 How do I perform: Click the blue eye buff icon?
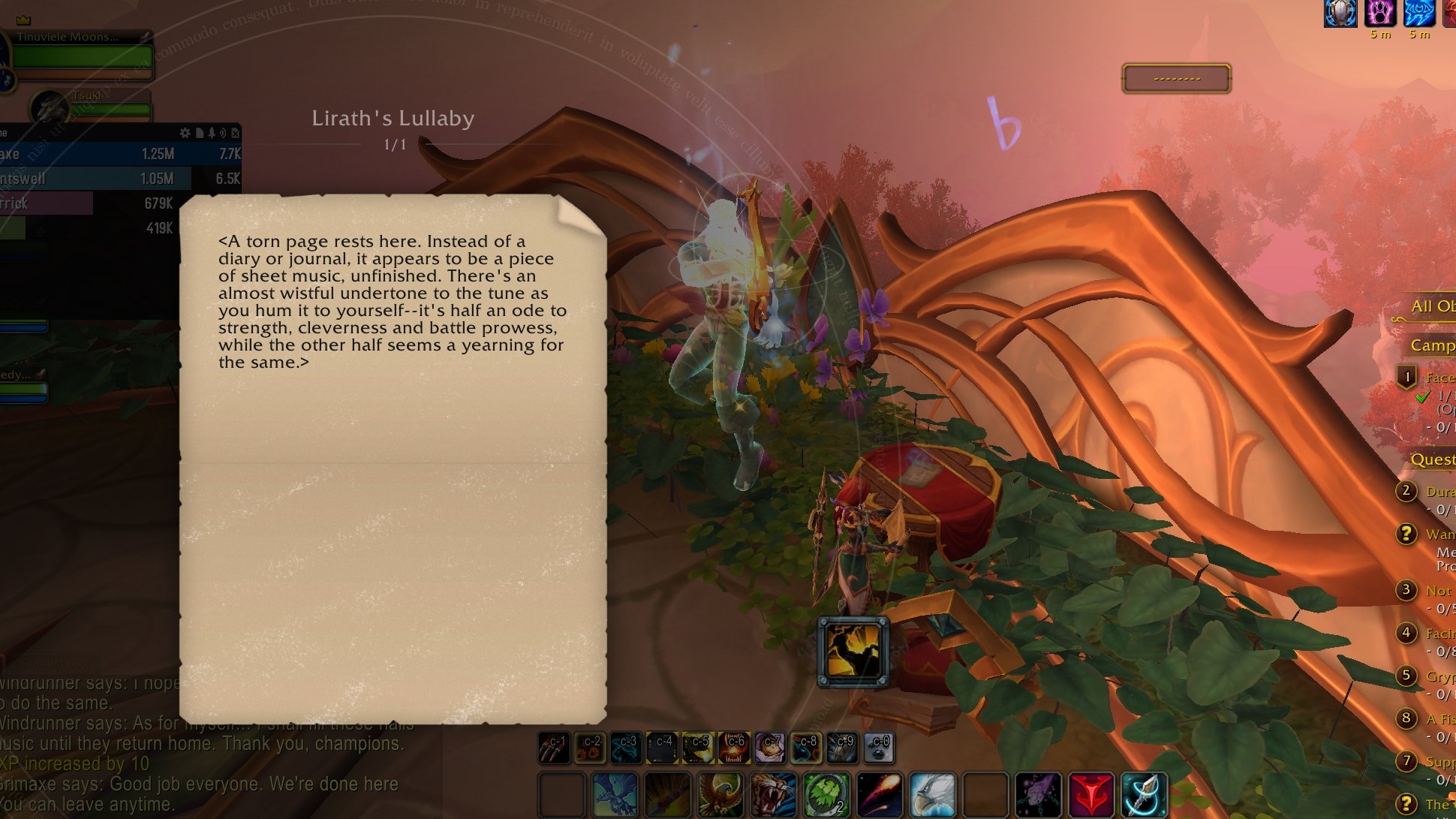(1418, 14)
